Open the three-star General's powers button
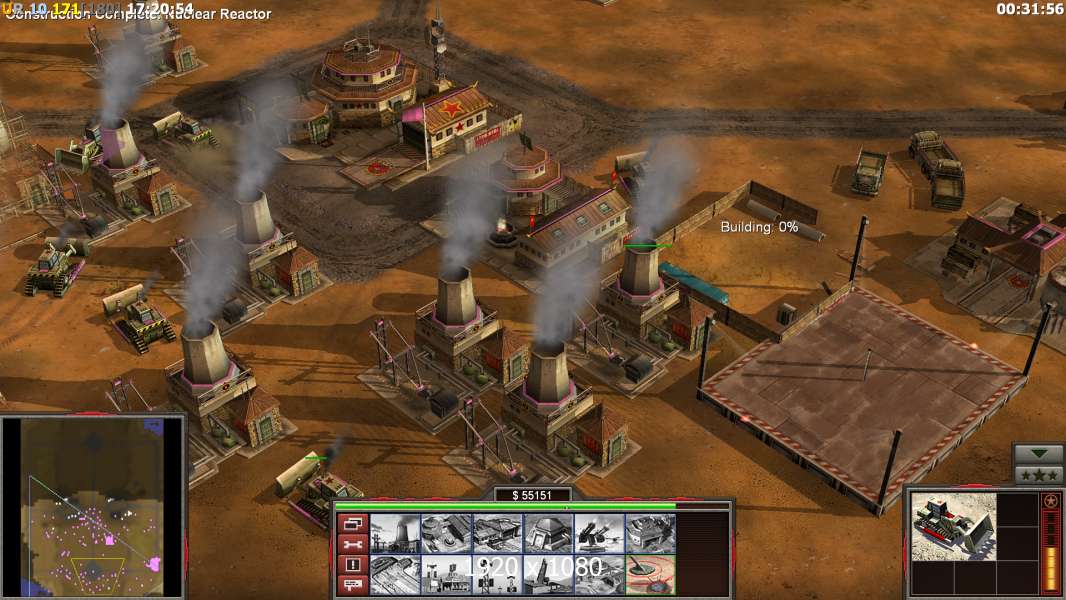 1038,475
